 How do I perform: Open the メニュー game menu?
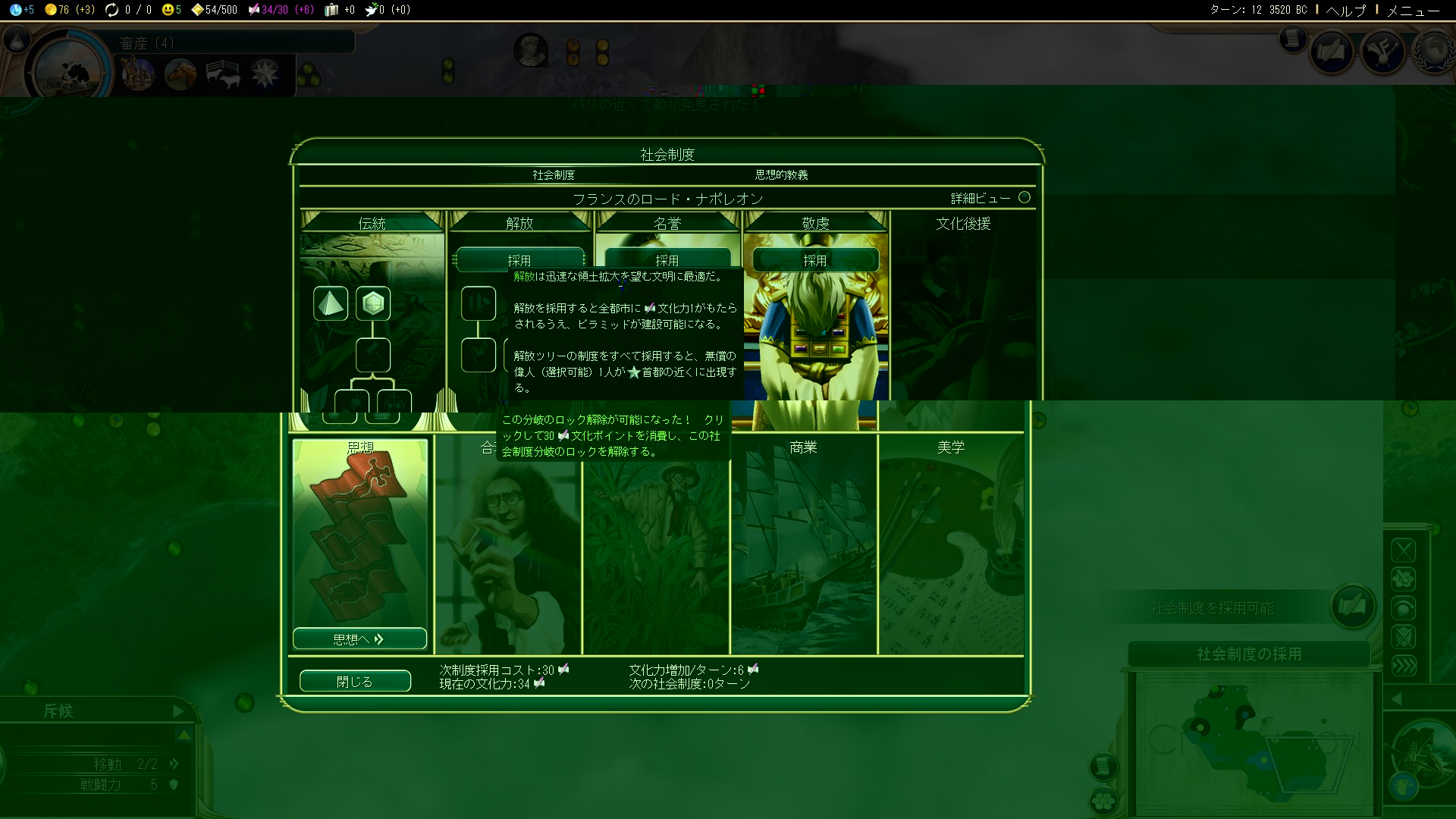click(1413, 10)
